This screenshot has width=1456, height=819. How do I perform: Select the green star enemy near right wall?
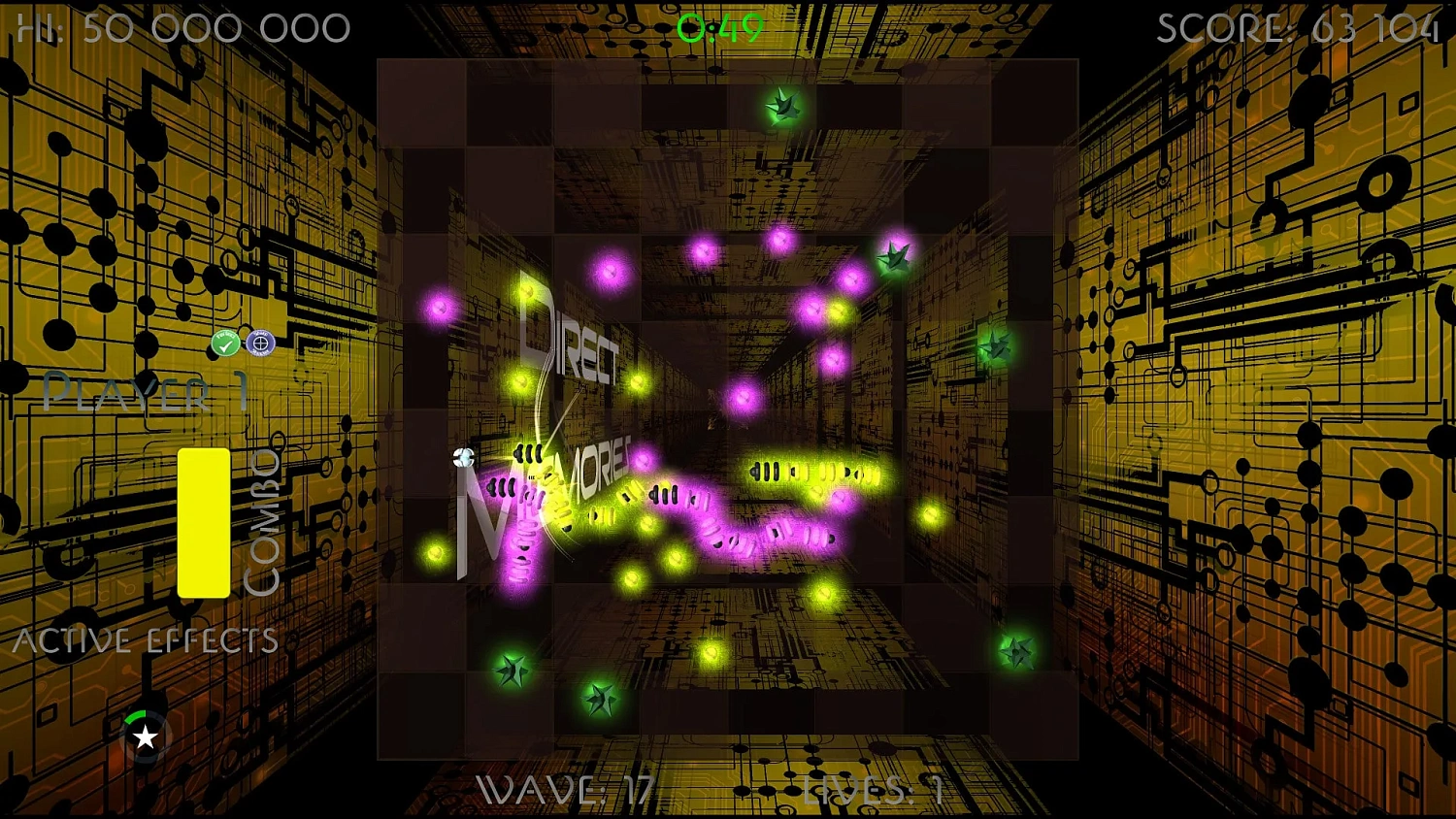992,345
